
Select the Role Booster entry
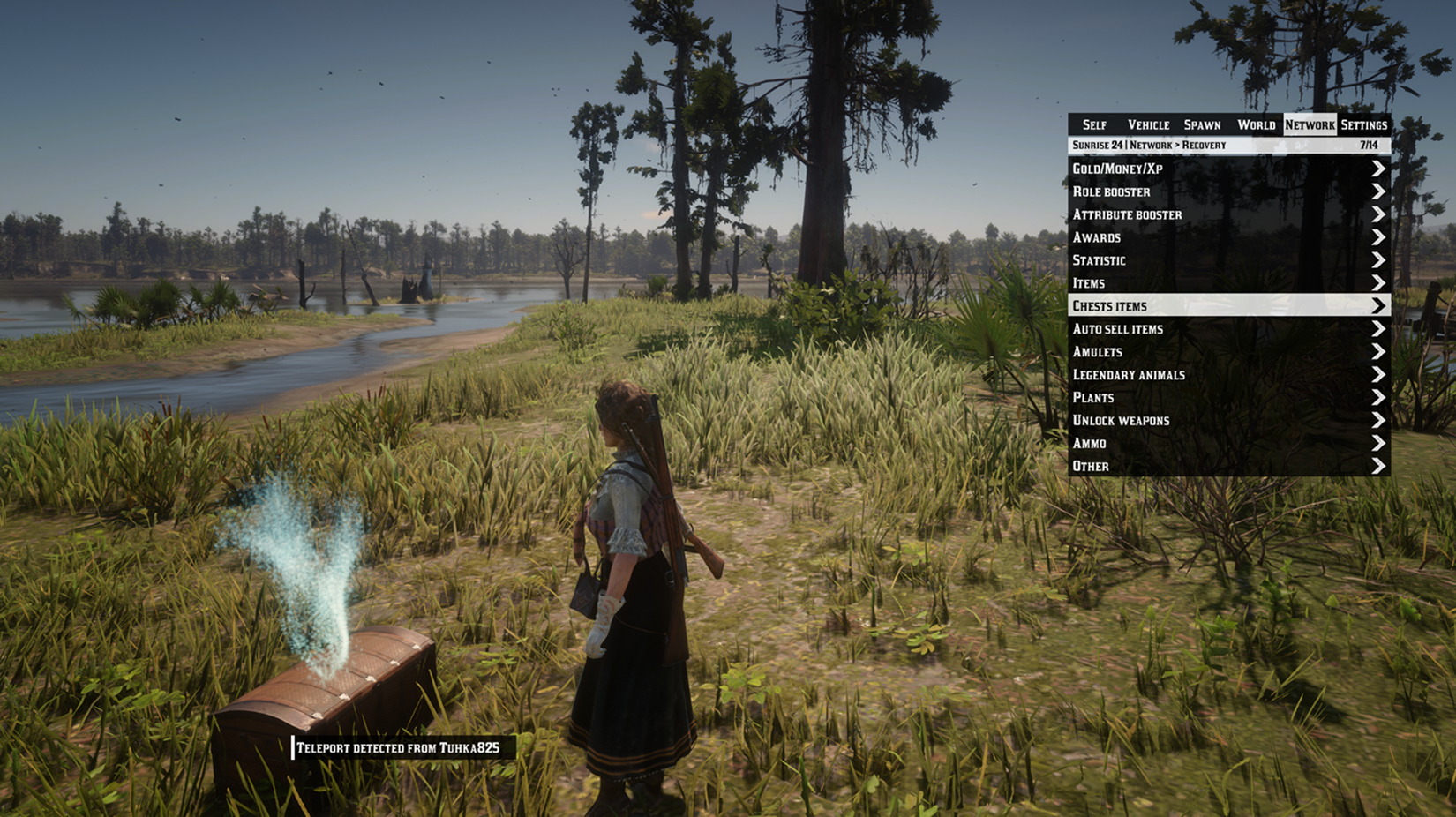coord(1228,191)
